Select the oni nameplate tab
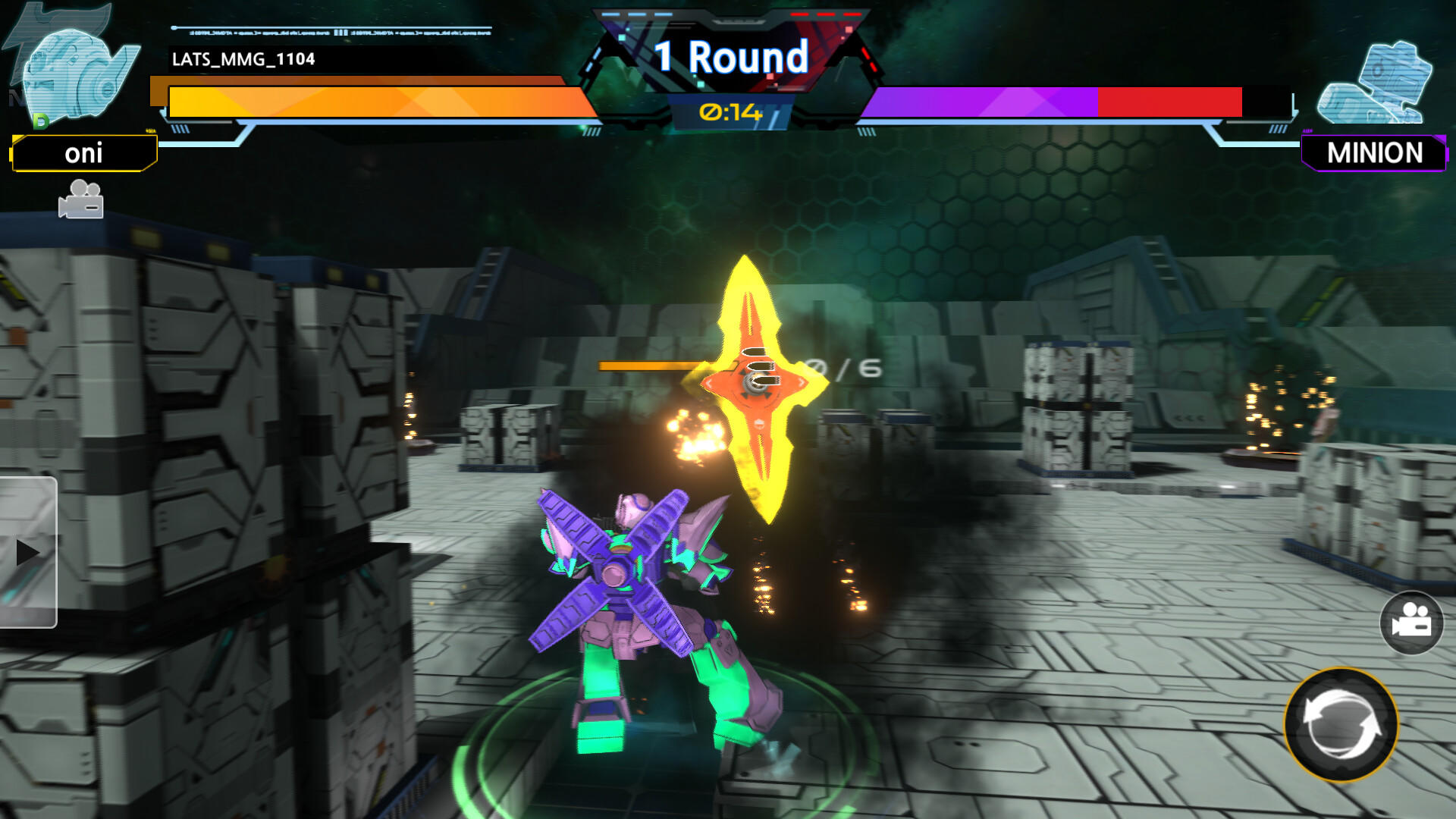The width and height of the screenshot is (1456, 819). 83,155
